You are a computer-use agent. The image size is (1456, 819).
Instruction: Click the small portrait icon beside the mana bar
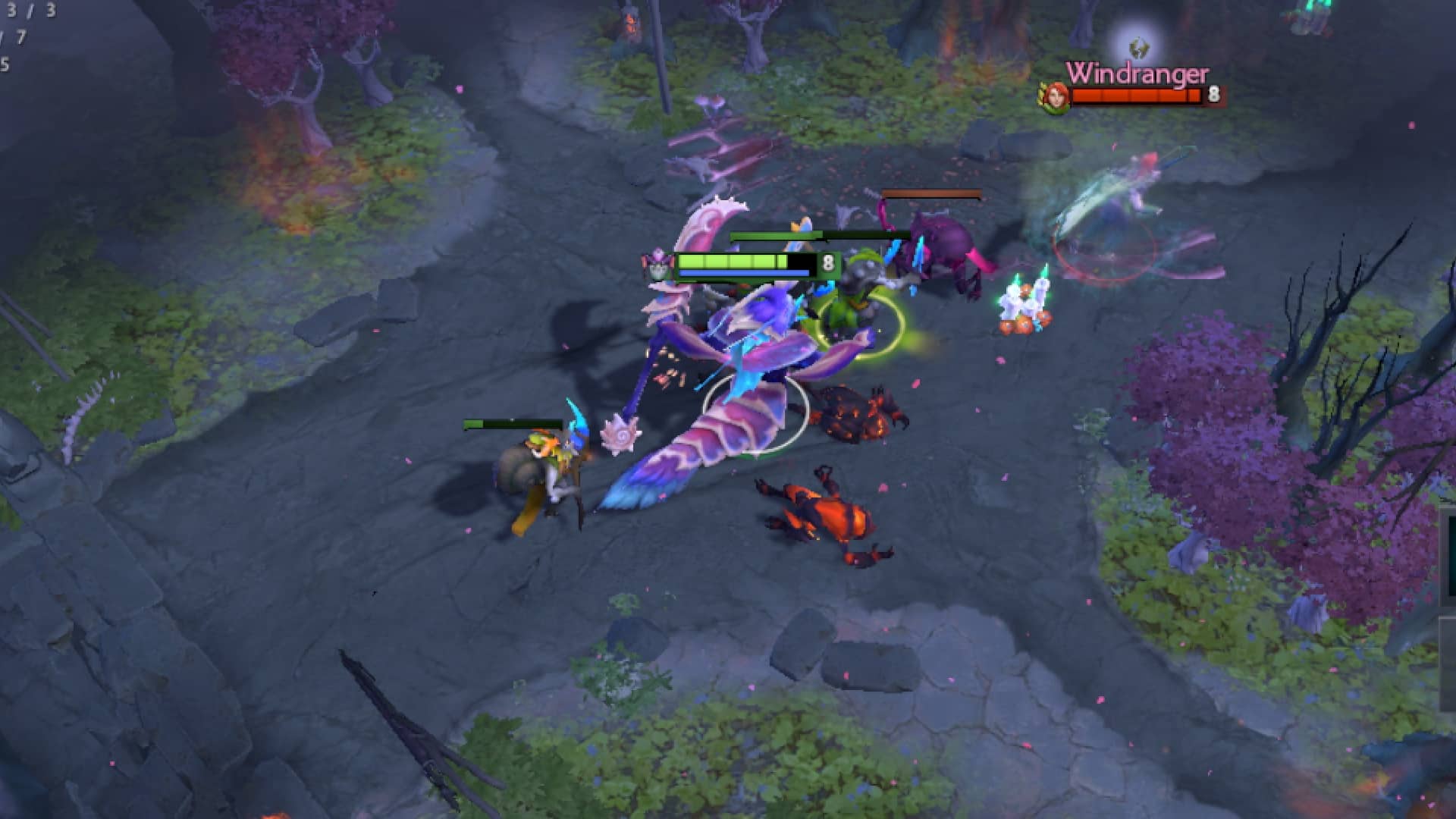point(657,267)
